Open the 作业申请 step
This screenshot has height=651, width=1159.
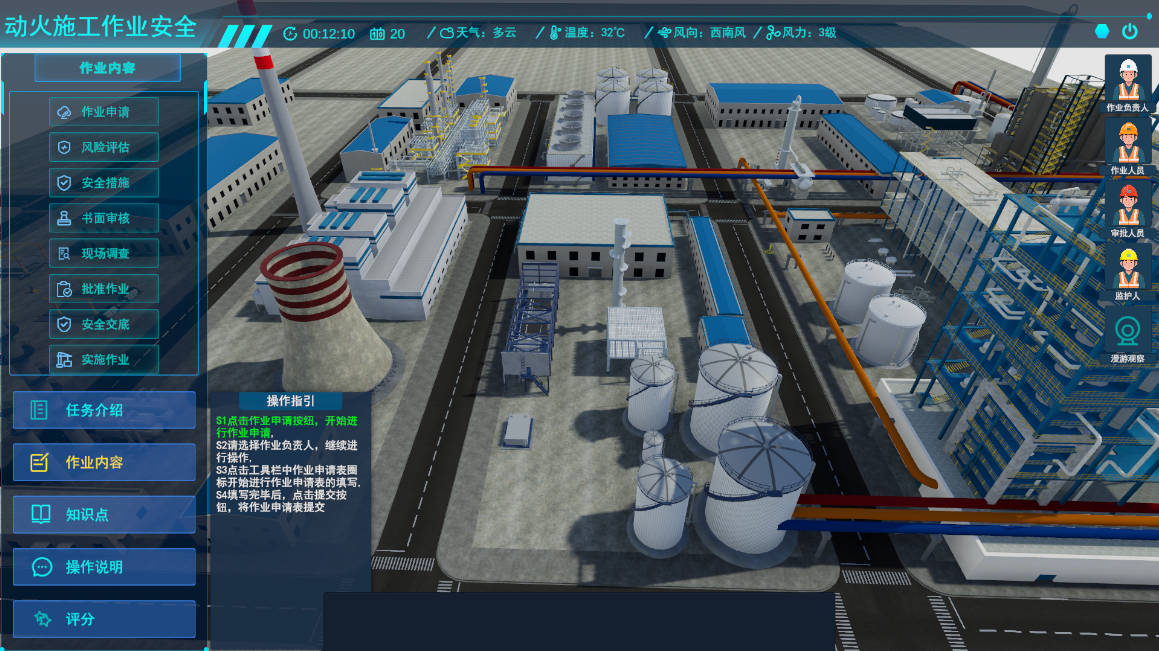(x=104, y=112)
